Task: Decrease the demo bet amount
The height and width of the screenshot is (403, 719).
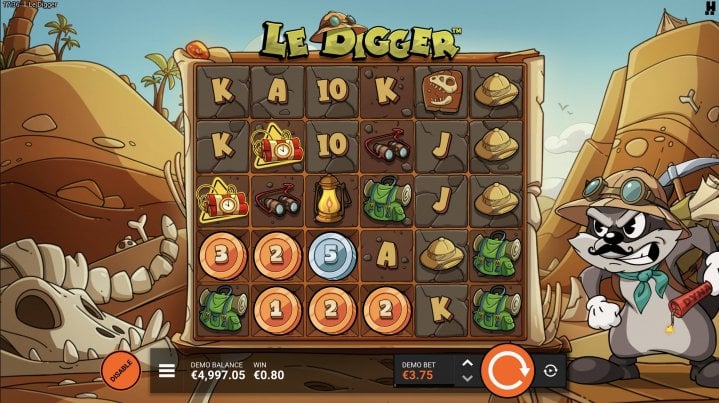Action: click(466, 379)
